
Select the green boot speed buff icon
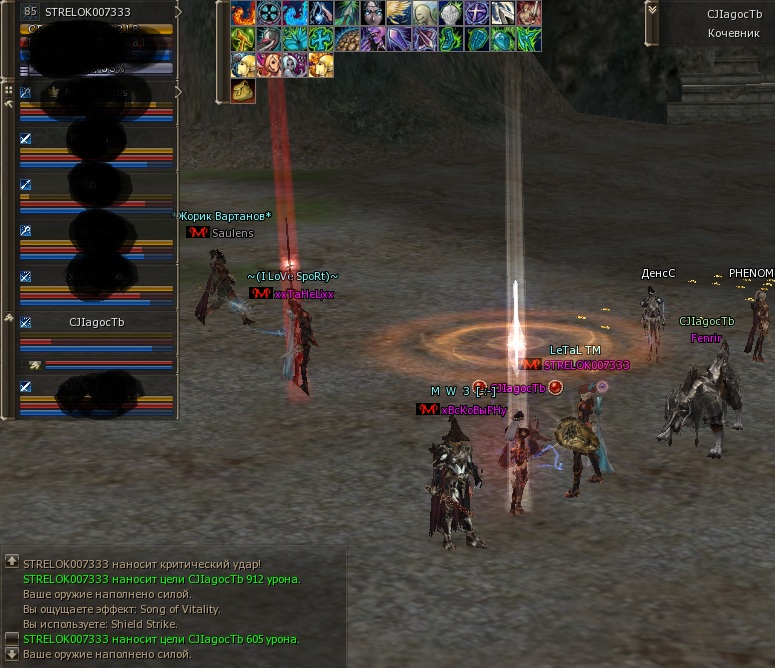pyautogui.click(x=452, y=39)
